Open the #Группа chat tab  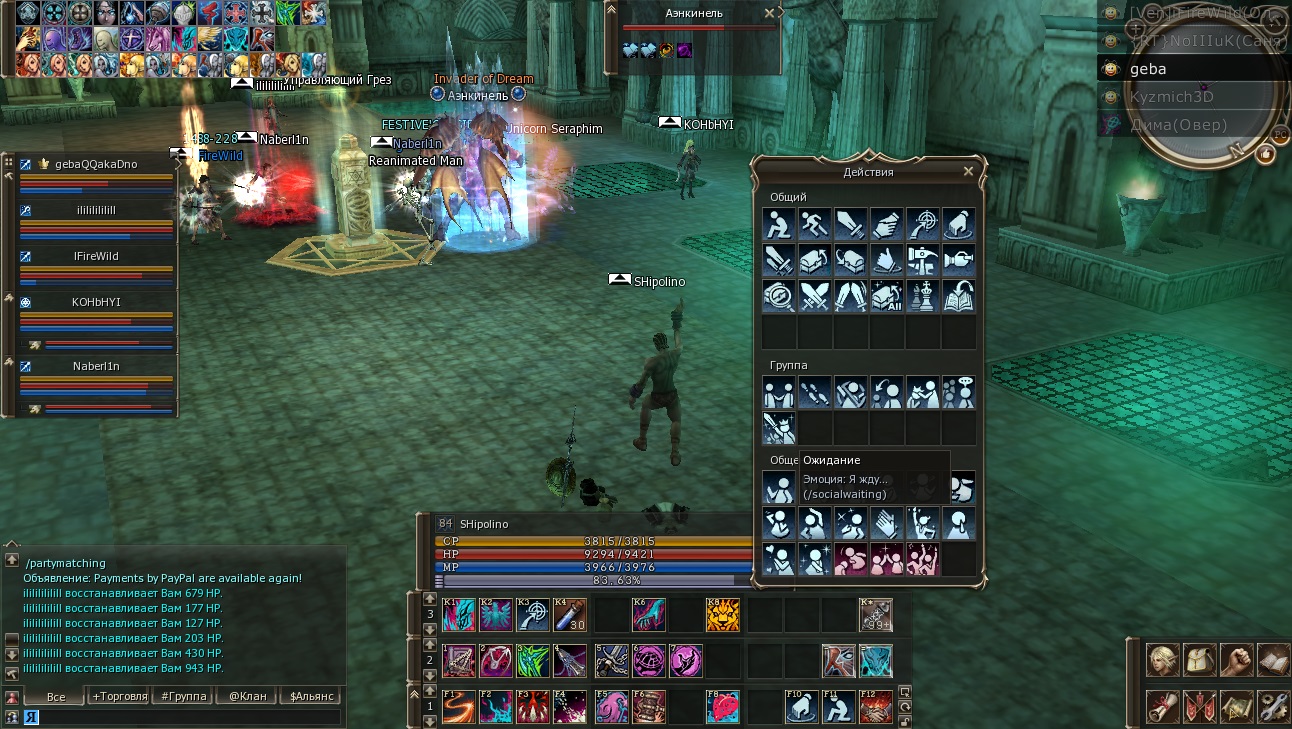[x=182, y=696]
